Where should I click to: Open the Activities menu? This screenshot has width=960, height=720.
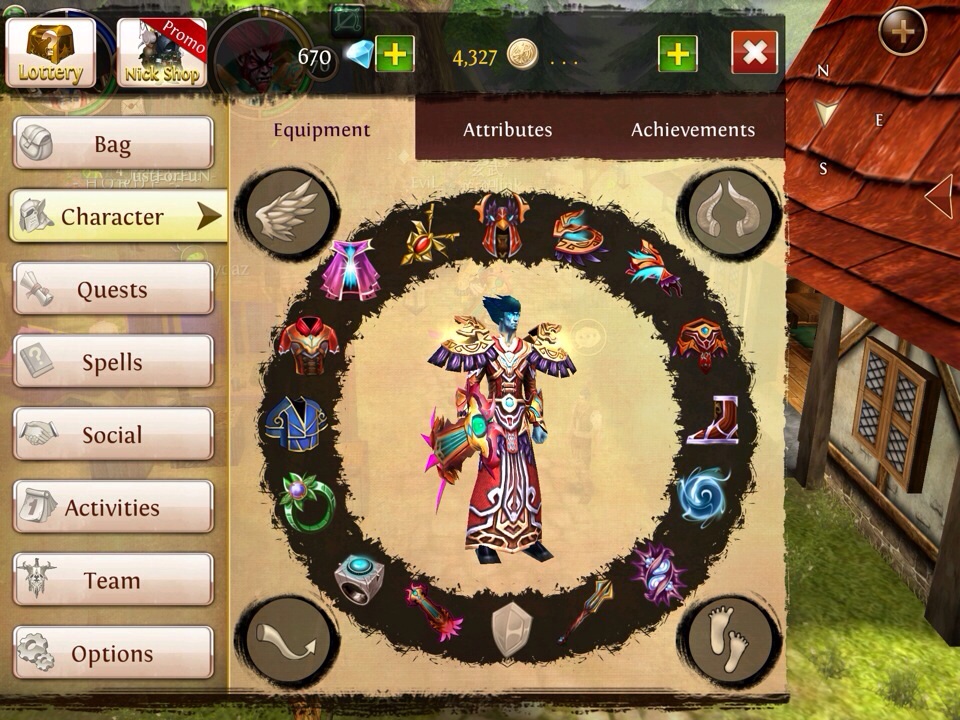click(113, 507)
